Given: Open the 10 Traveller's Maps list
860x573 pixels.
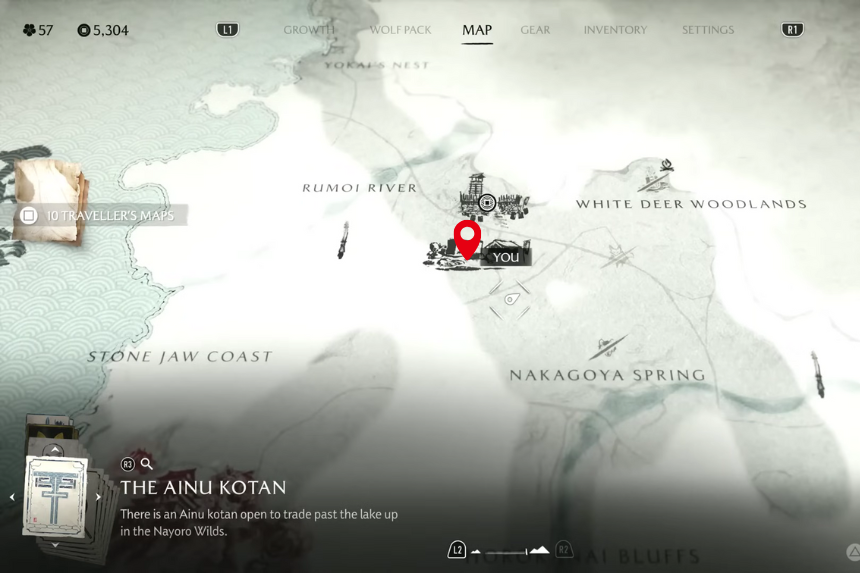Looking at the screenshot, I should point(100,215).
